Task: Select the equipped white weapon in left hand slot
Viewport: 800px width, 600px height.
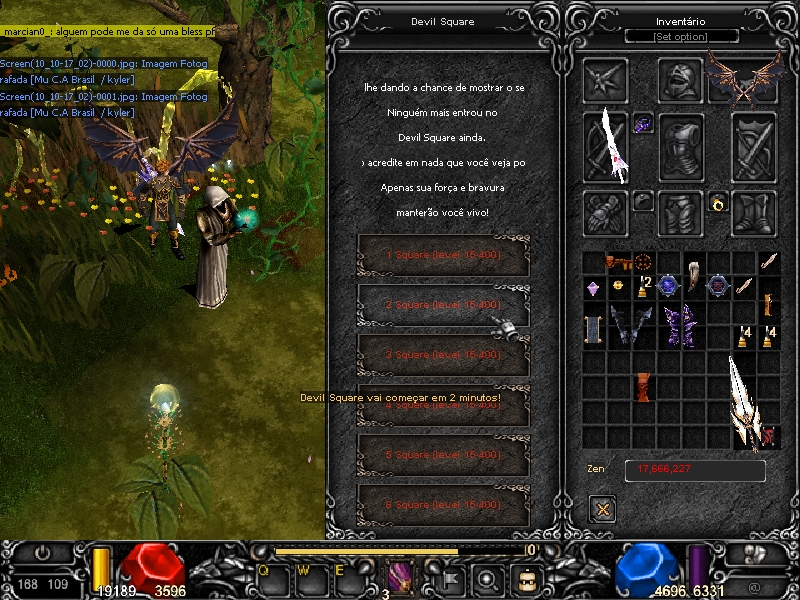Action: point(606,147)
